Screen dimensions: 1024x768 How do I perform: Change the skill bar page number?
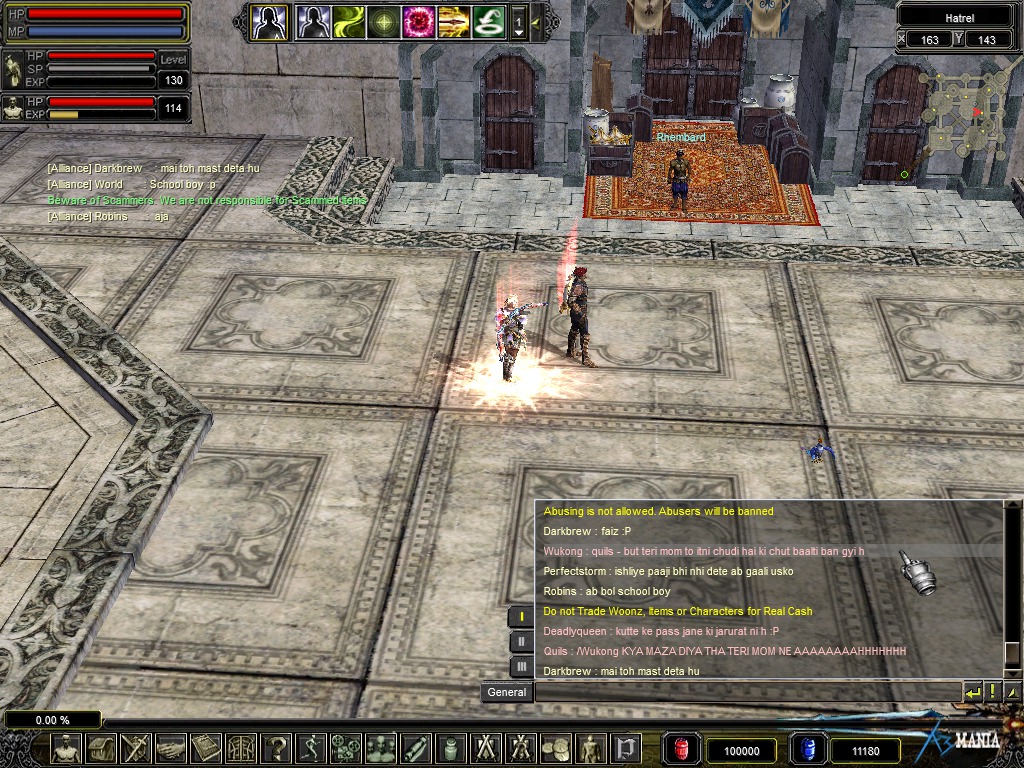click(518, 22)
